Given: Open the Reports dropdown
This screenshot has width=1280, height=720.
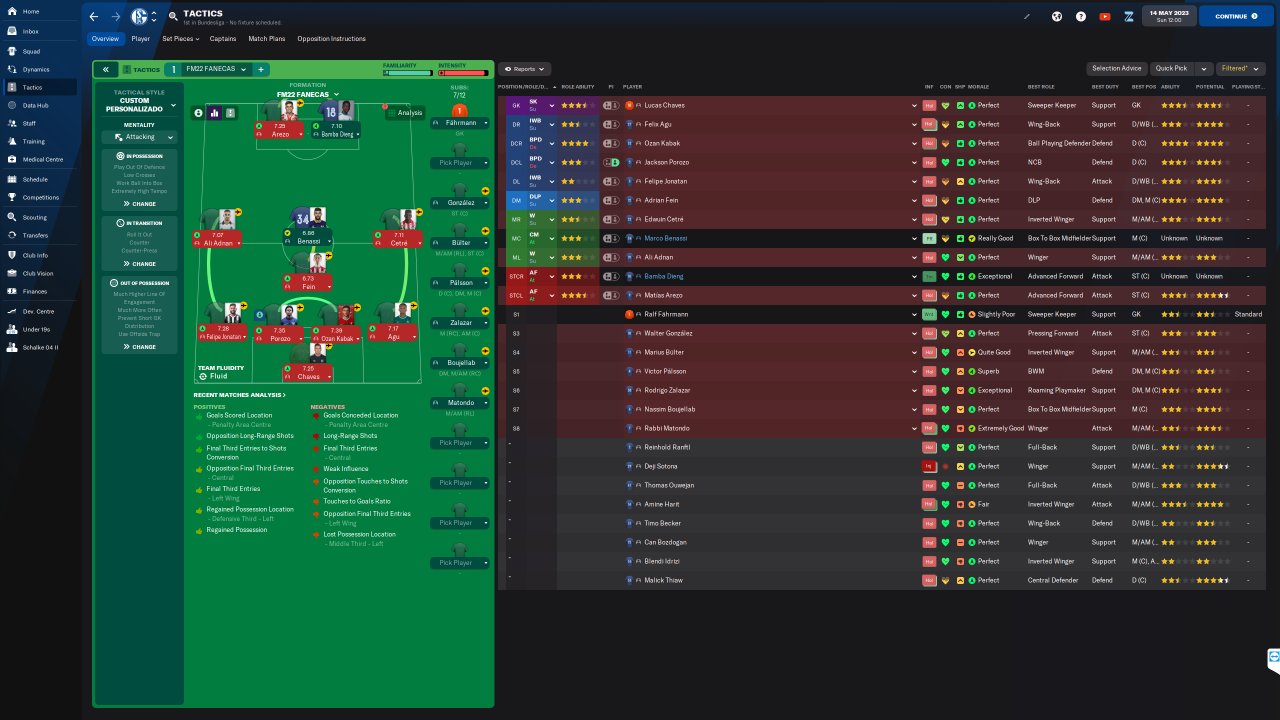Looking at the screenshot, I should coord(525,69).
